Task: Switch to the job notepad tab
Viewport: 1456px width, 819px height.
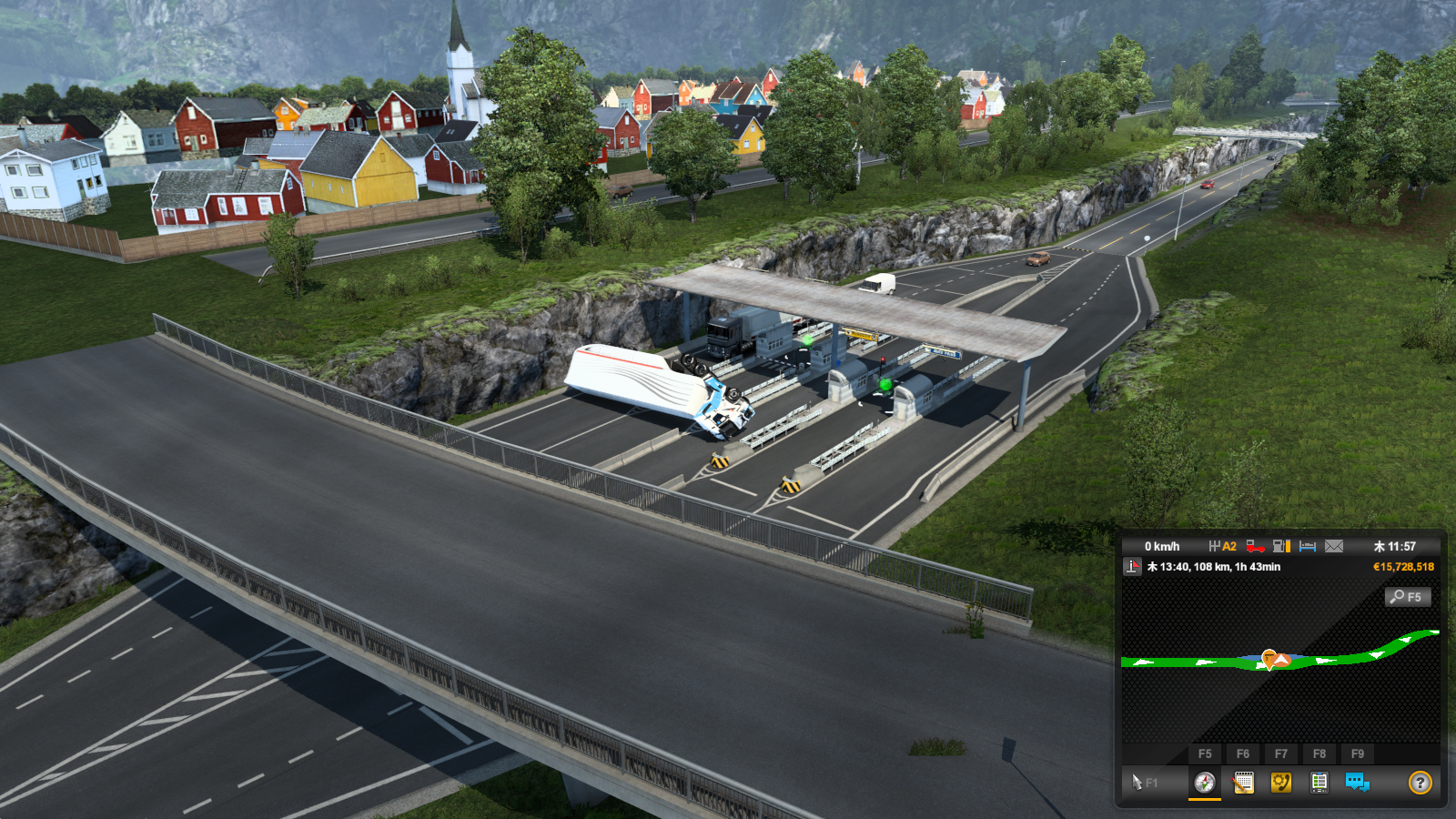Action: click(x=1242, y=783)
